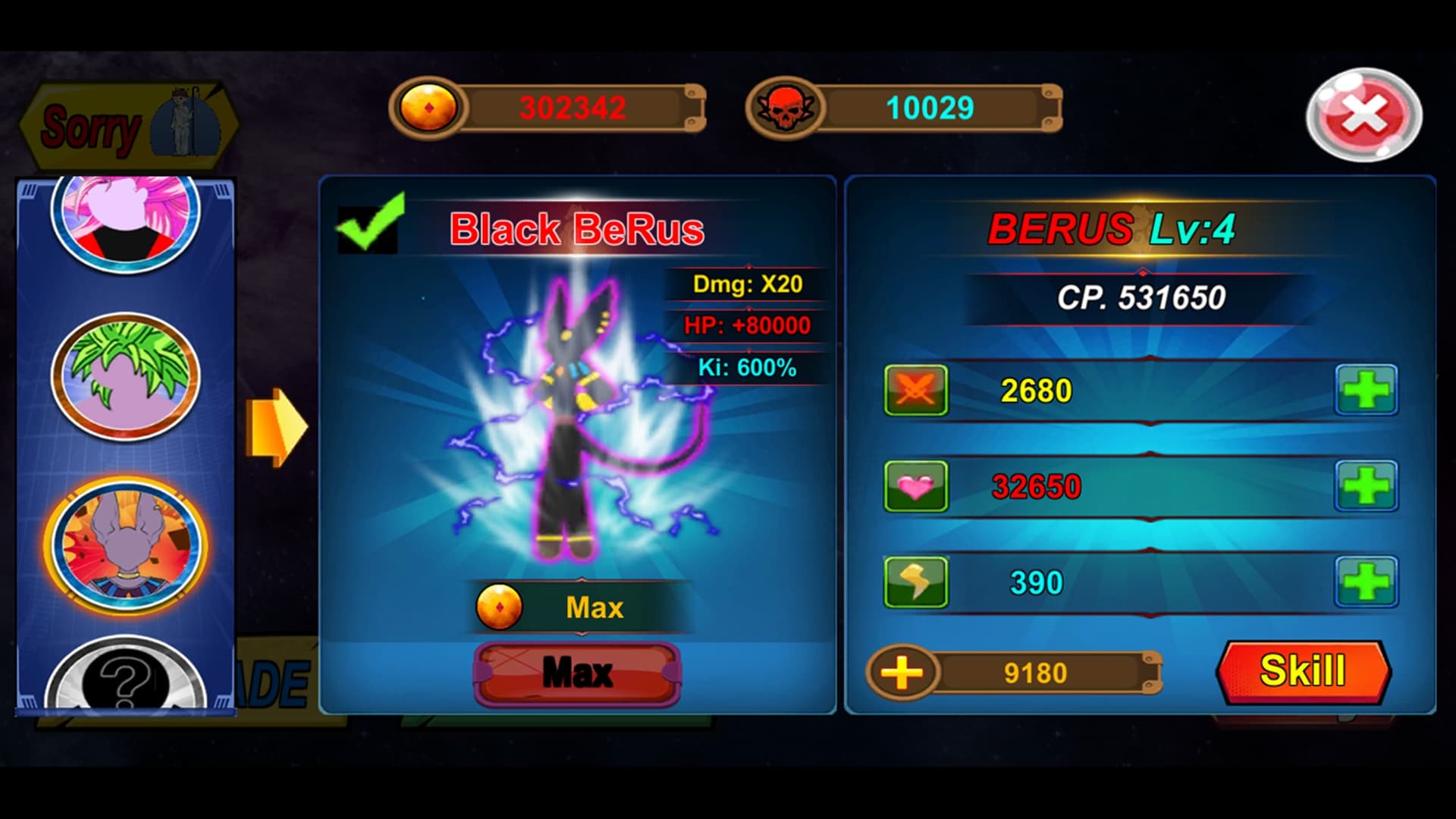The image size is (1456, 819).
Task: Add more points with yellow plus button
Action: tap(902, 673)
